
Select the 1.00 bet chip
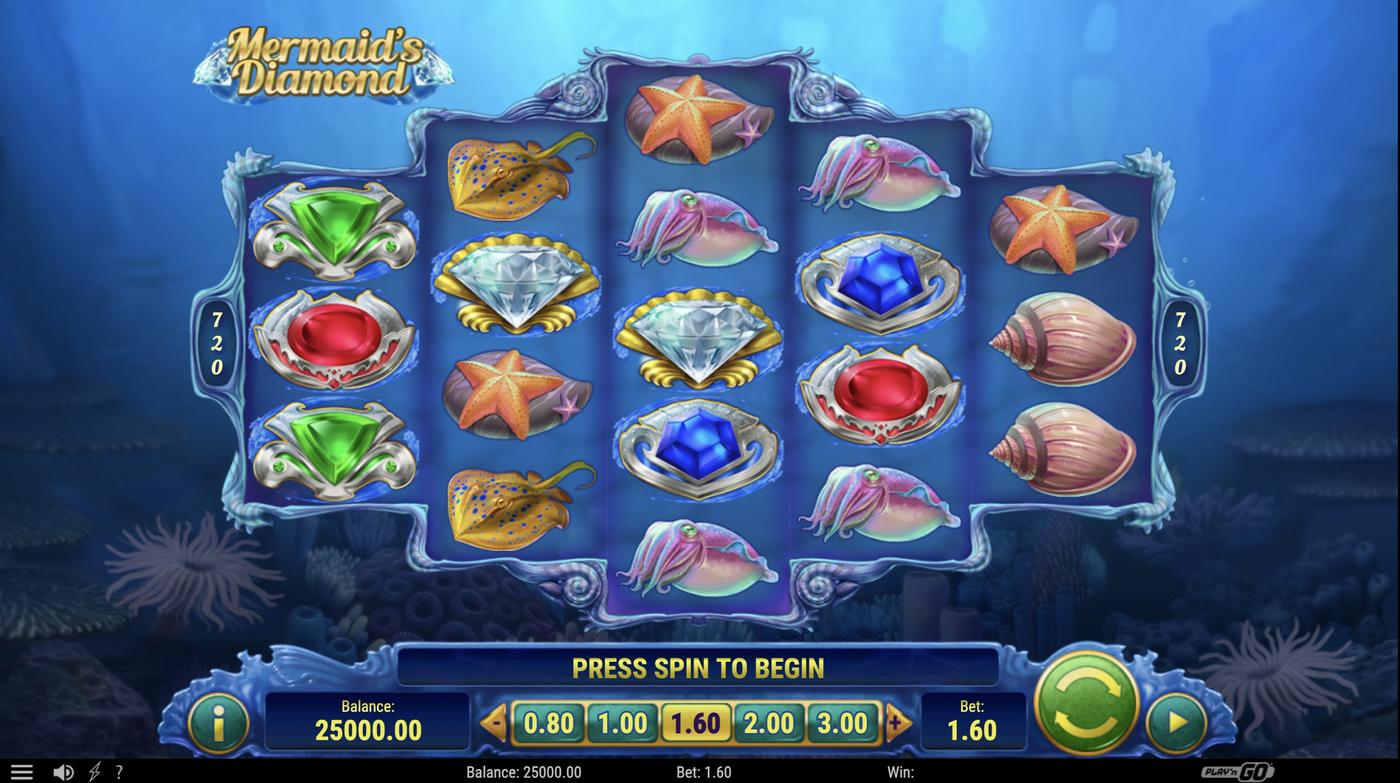point(622,721)
